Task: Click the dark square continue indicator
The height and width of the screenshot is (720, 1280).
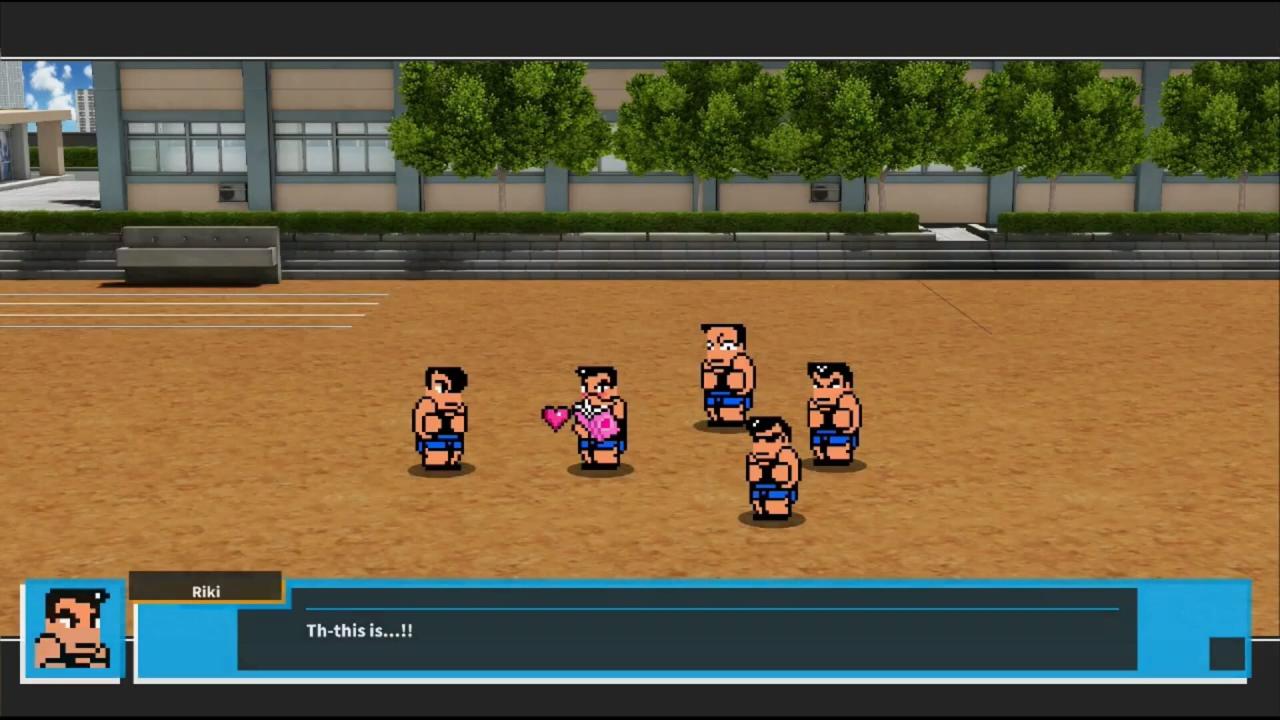Action: pyautogui.click(x=1226, y=653)
